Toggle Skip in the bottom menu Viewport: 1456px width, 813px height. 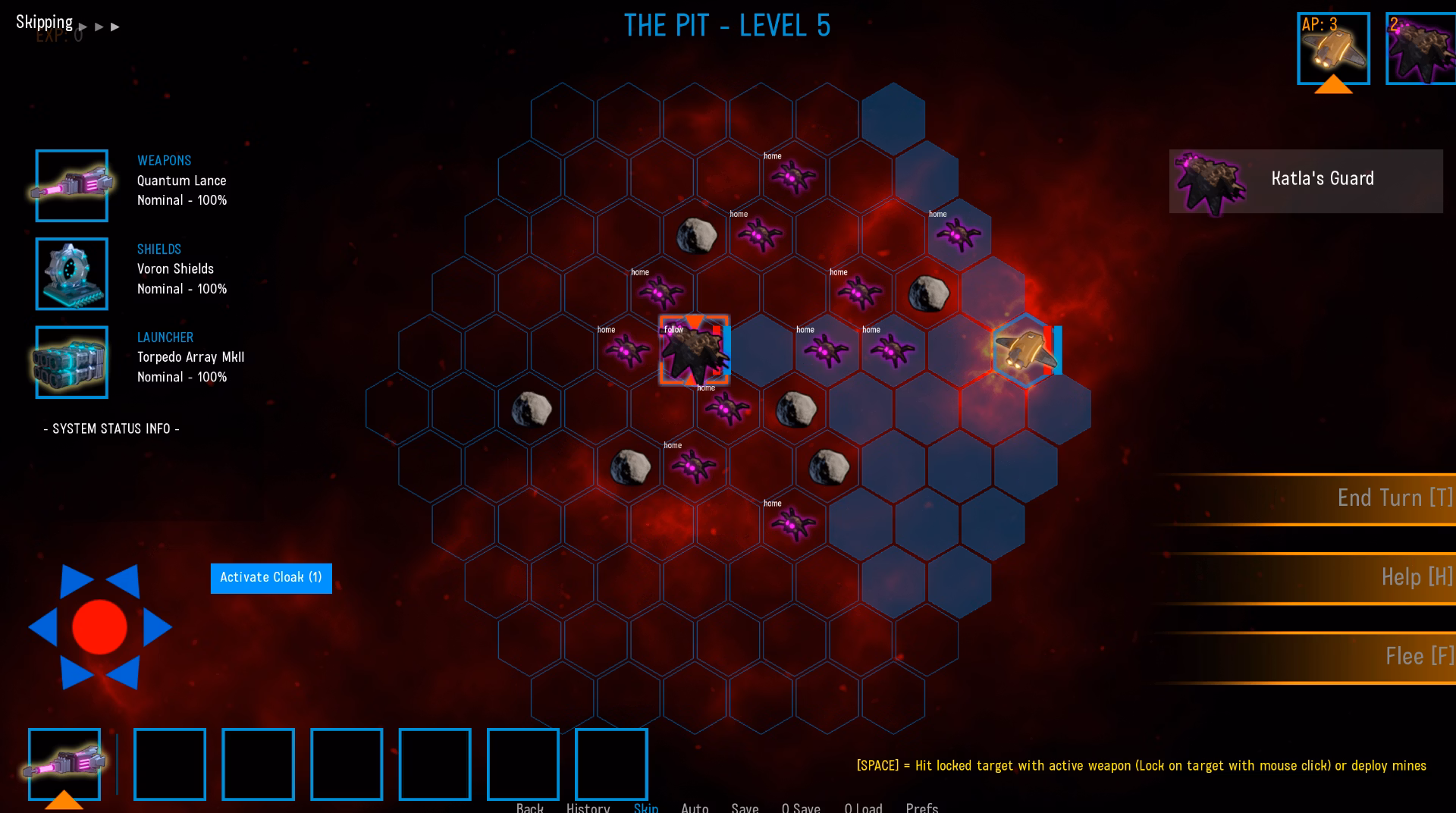[x=645, y=808]
